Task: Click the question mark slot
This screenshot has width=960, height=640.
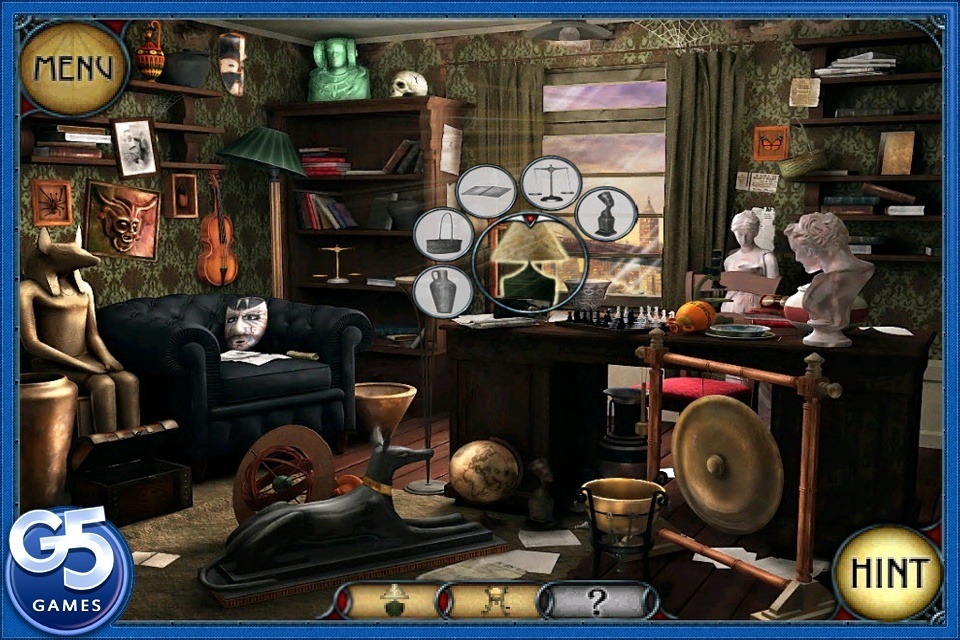Action: [596, 600]
